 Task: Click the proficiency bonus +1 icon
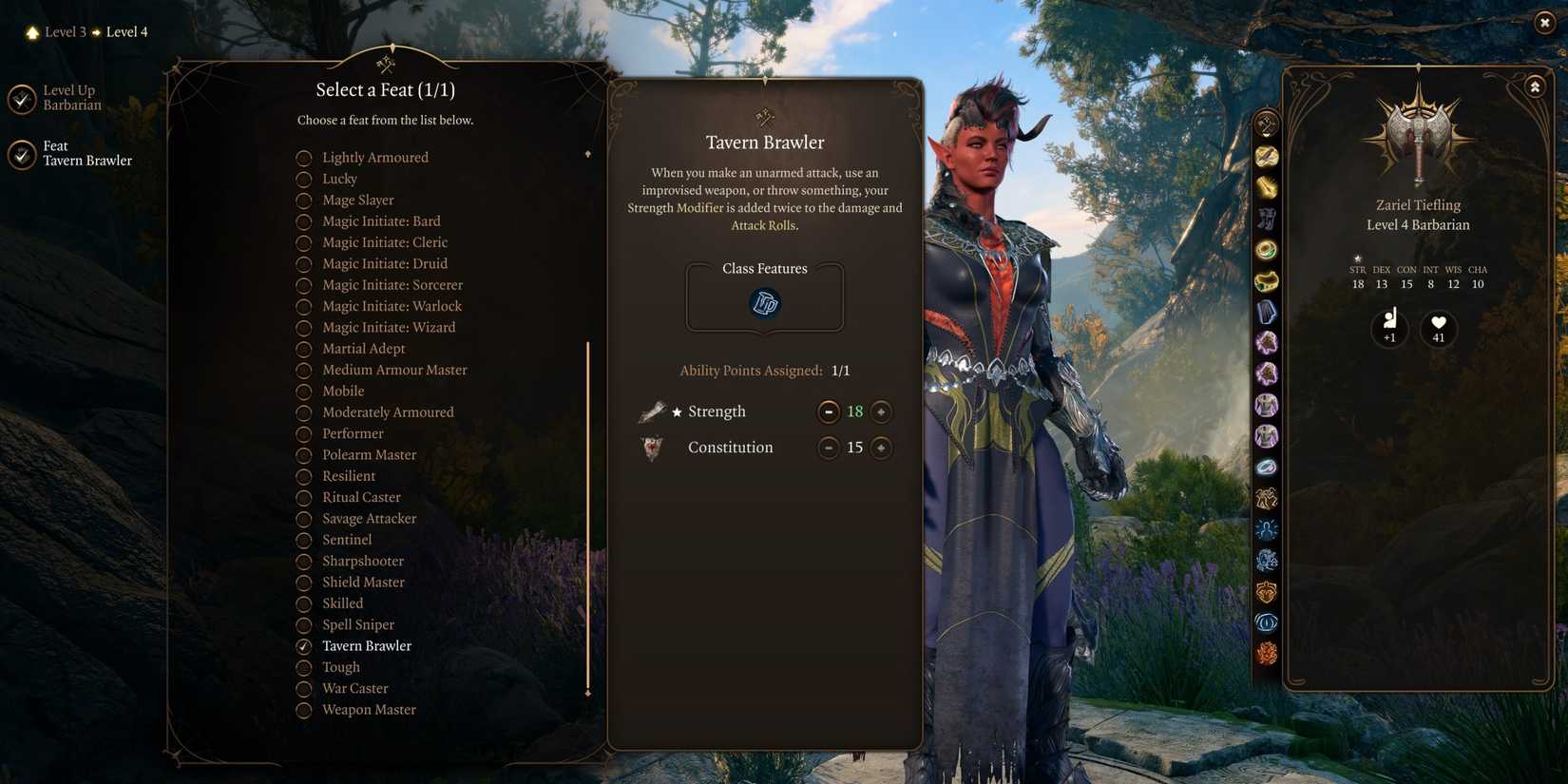pyautogui.click(x=1389, y=328)
